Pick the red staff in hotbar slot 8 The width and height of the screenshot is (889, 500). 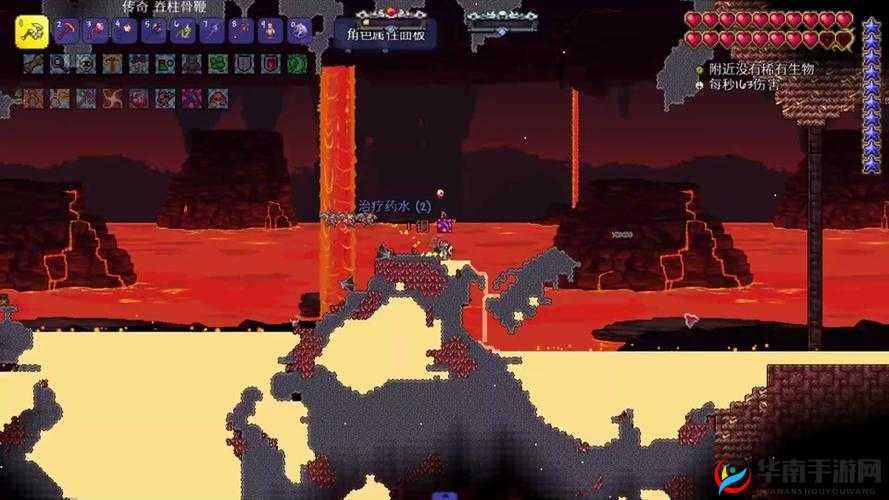(x=240, y=32)
